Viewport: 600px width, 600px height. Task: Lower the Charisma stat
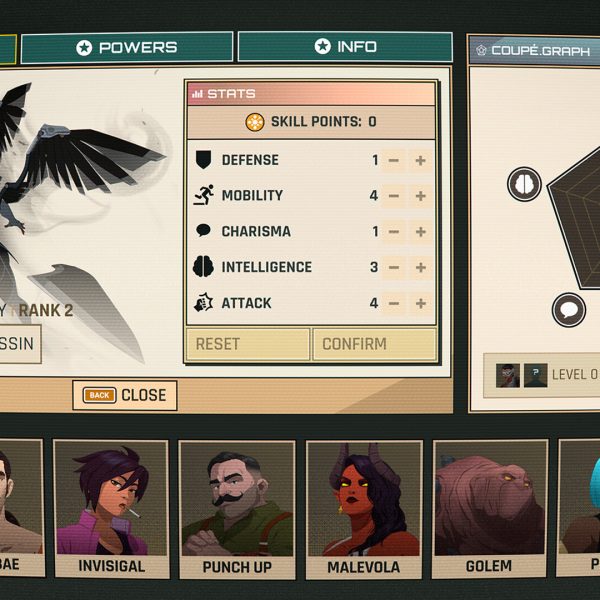[x=394, y=232]
